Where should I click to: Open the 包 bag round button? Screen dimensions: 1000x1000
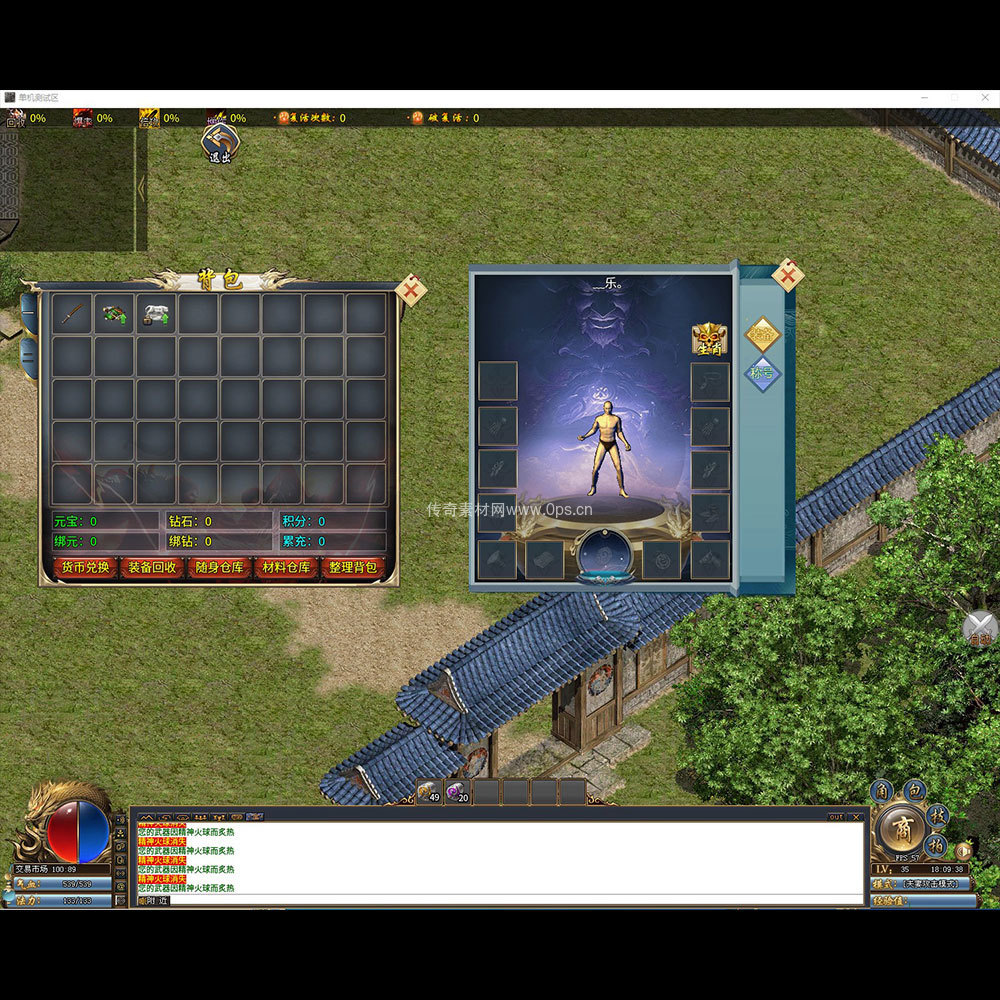tap(914, 791)
